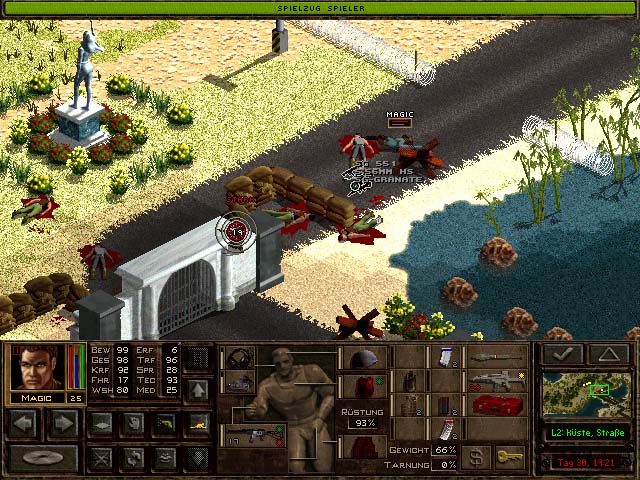Select the red vest armor slot

coord(363,386)
